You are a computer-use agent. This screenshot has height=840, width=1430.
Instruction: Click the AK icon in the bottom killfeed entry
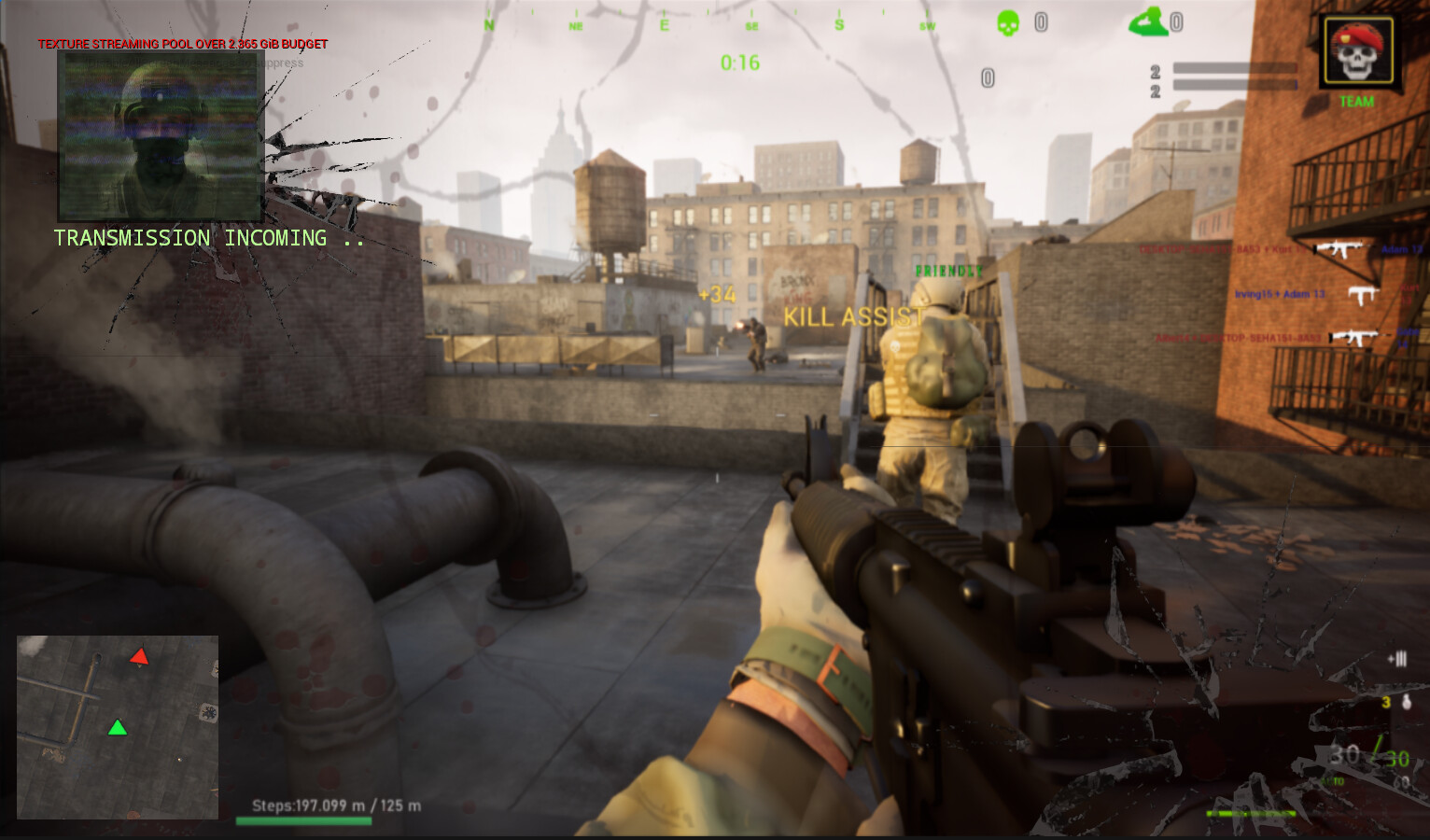pos(1355,338)
